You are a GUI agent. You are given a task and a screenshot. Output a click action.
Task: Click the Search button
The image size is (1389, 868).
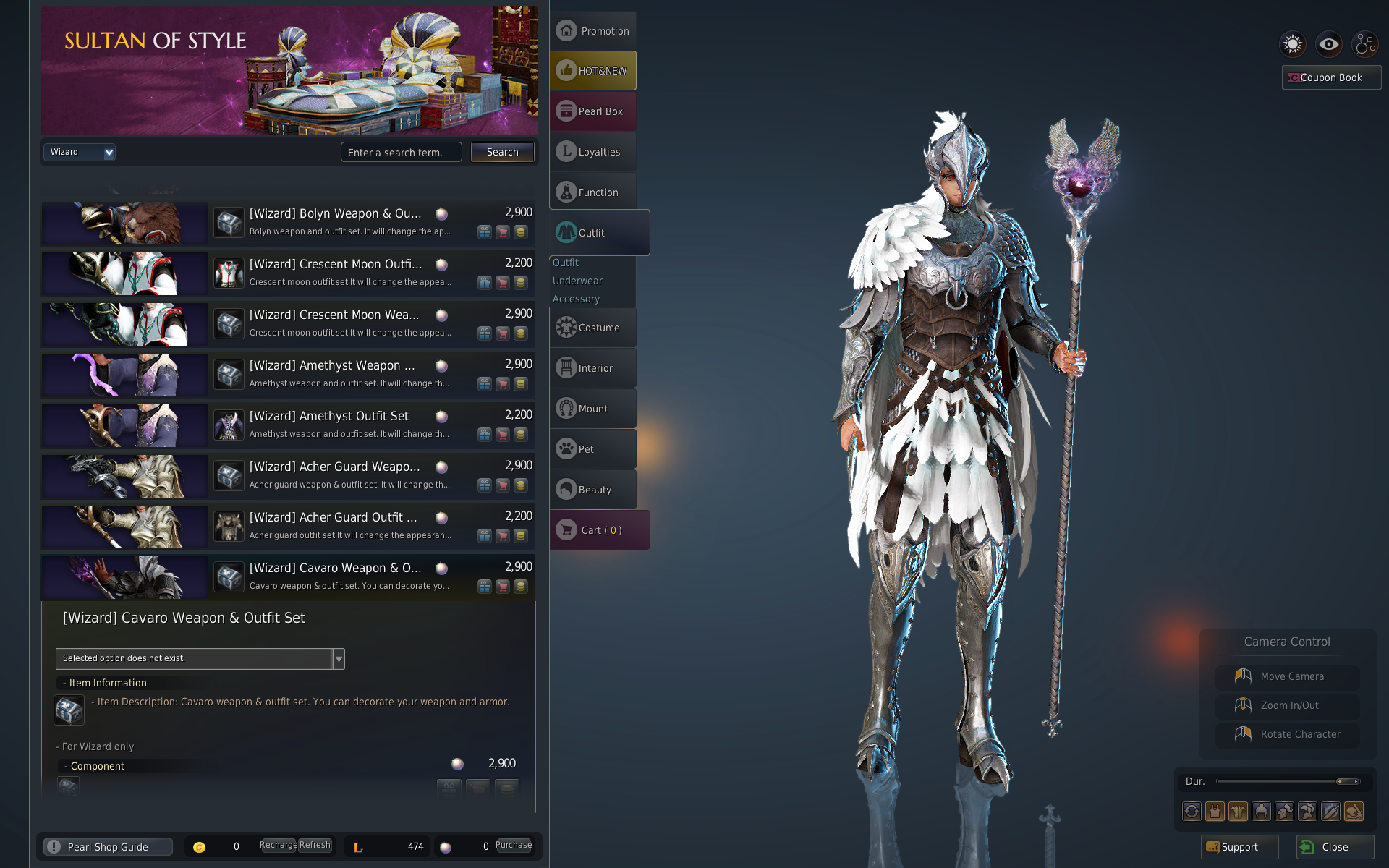(502, 152)
